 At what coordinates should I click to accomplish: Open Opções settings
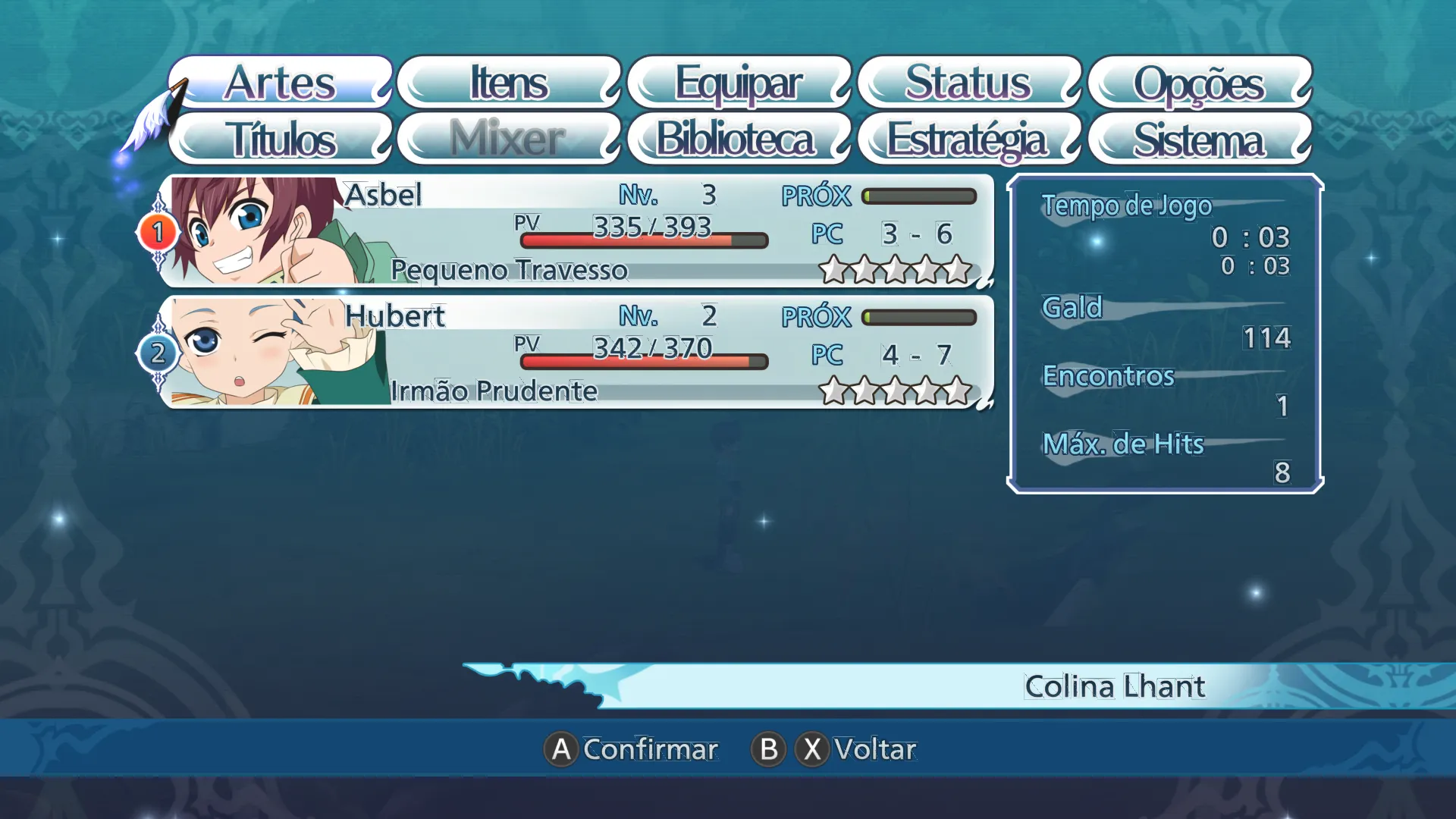tap(1199, 82)
